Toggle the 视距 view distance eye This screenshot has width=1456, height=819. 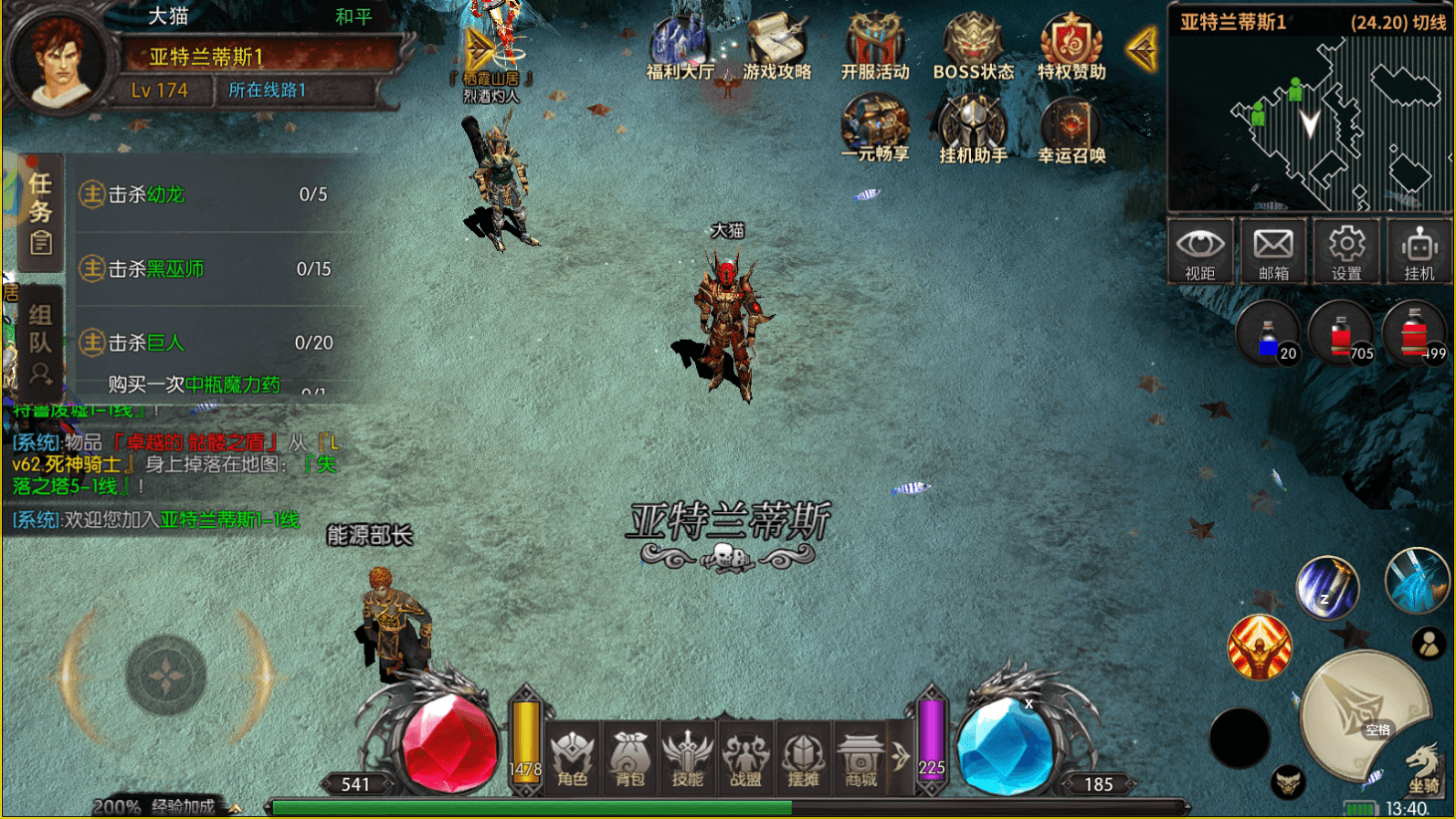(1200, 251)
